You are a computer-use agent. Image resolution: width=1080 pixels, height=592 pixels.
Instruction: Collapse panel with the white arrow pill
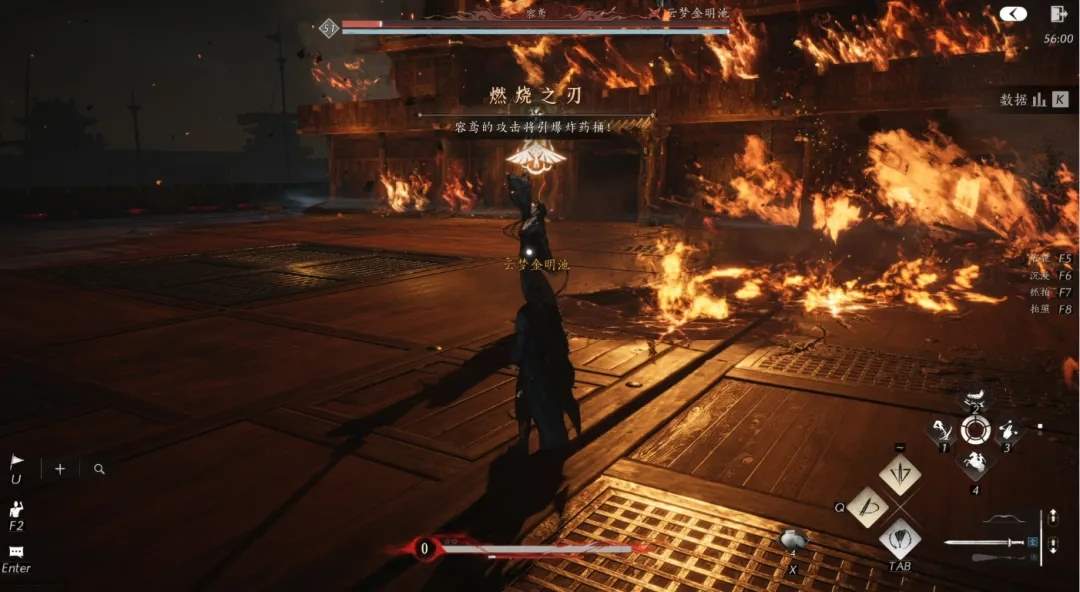pos(1012,14)
